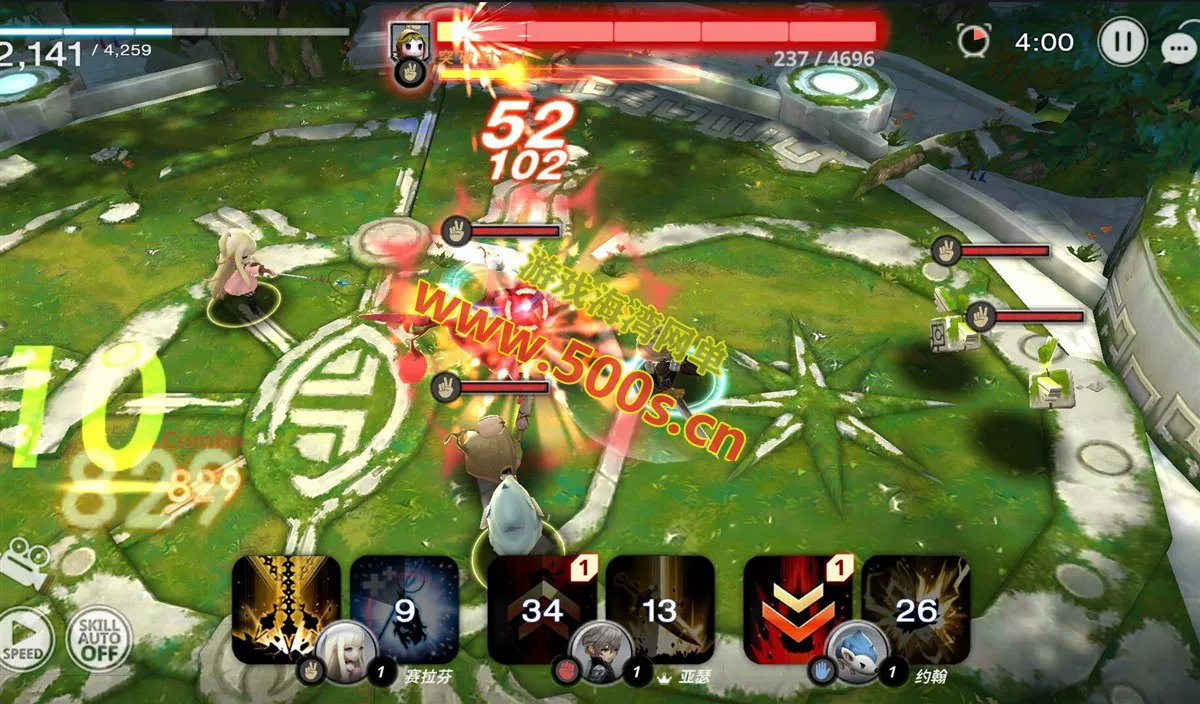Select the sword skill showing 13
Viewport: 1200px width, 704px height.
pyautogui.click(x=660, y=608)
